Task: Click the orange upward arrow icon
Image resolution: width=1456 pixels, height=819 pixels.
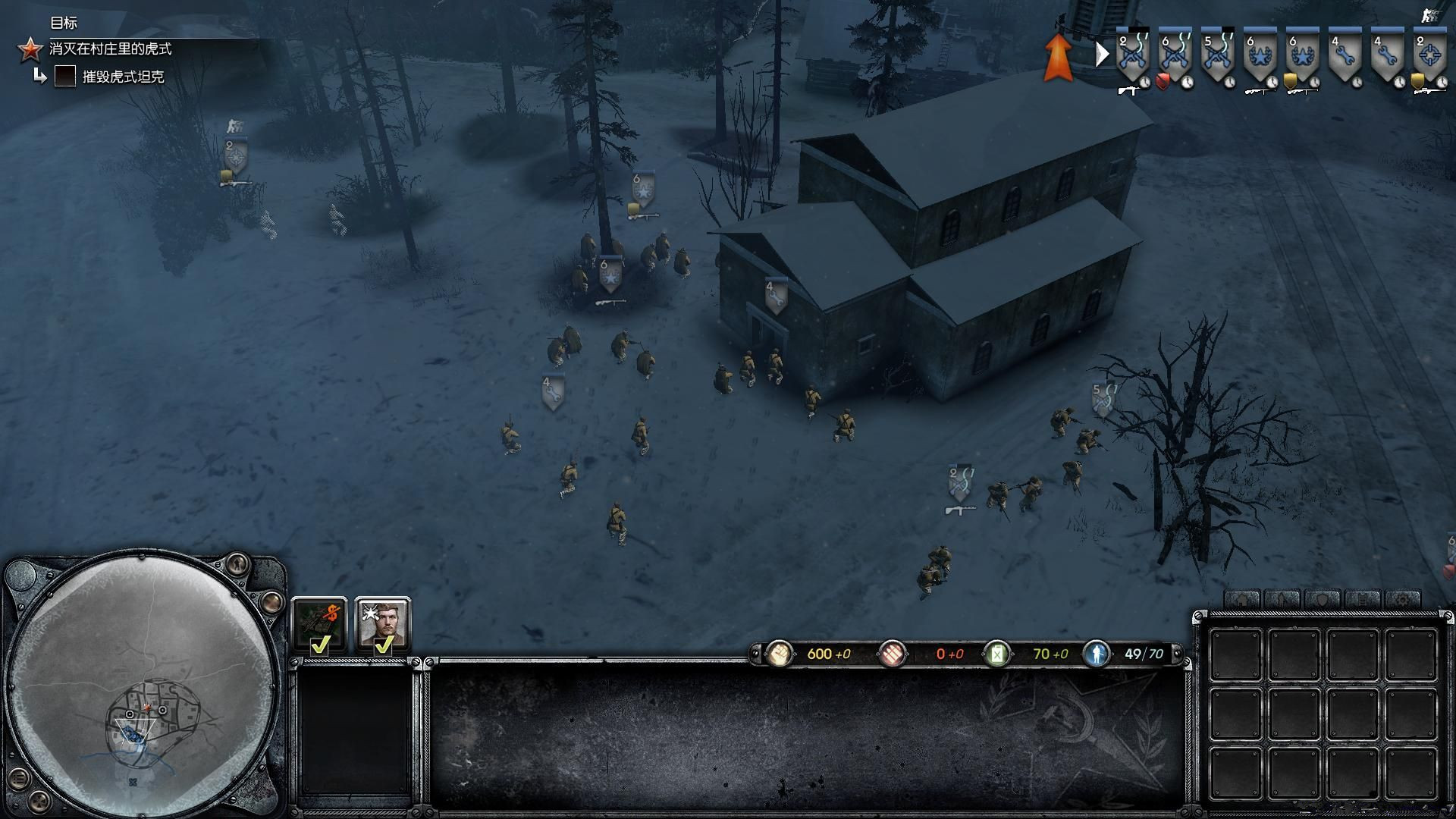Action: tap(1058, 57)
